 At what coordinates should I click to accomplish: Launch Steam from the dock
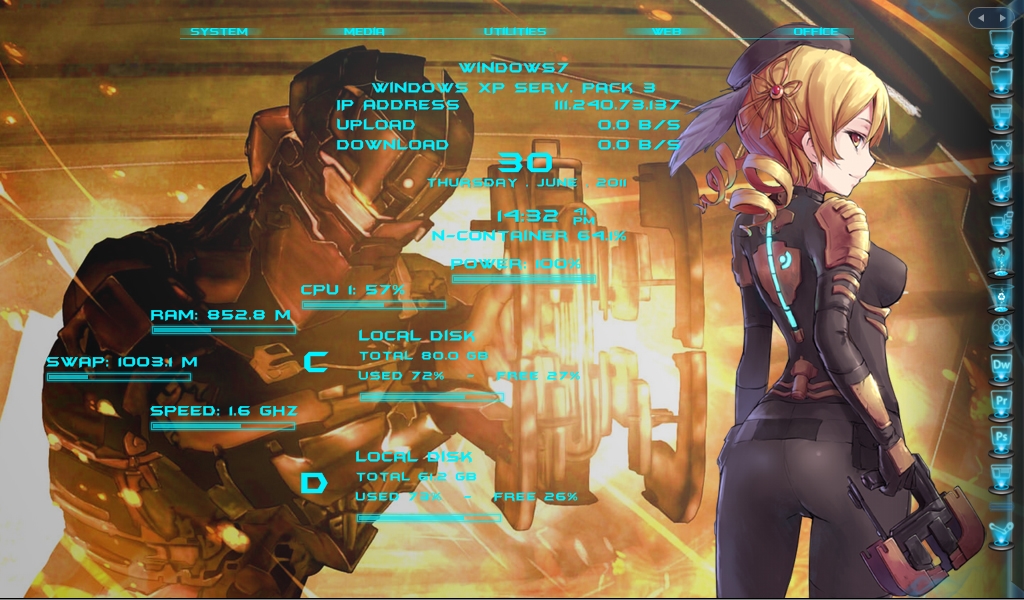1001,534
